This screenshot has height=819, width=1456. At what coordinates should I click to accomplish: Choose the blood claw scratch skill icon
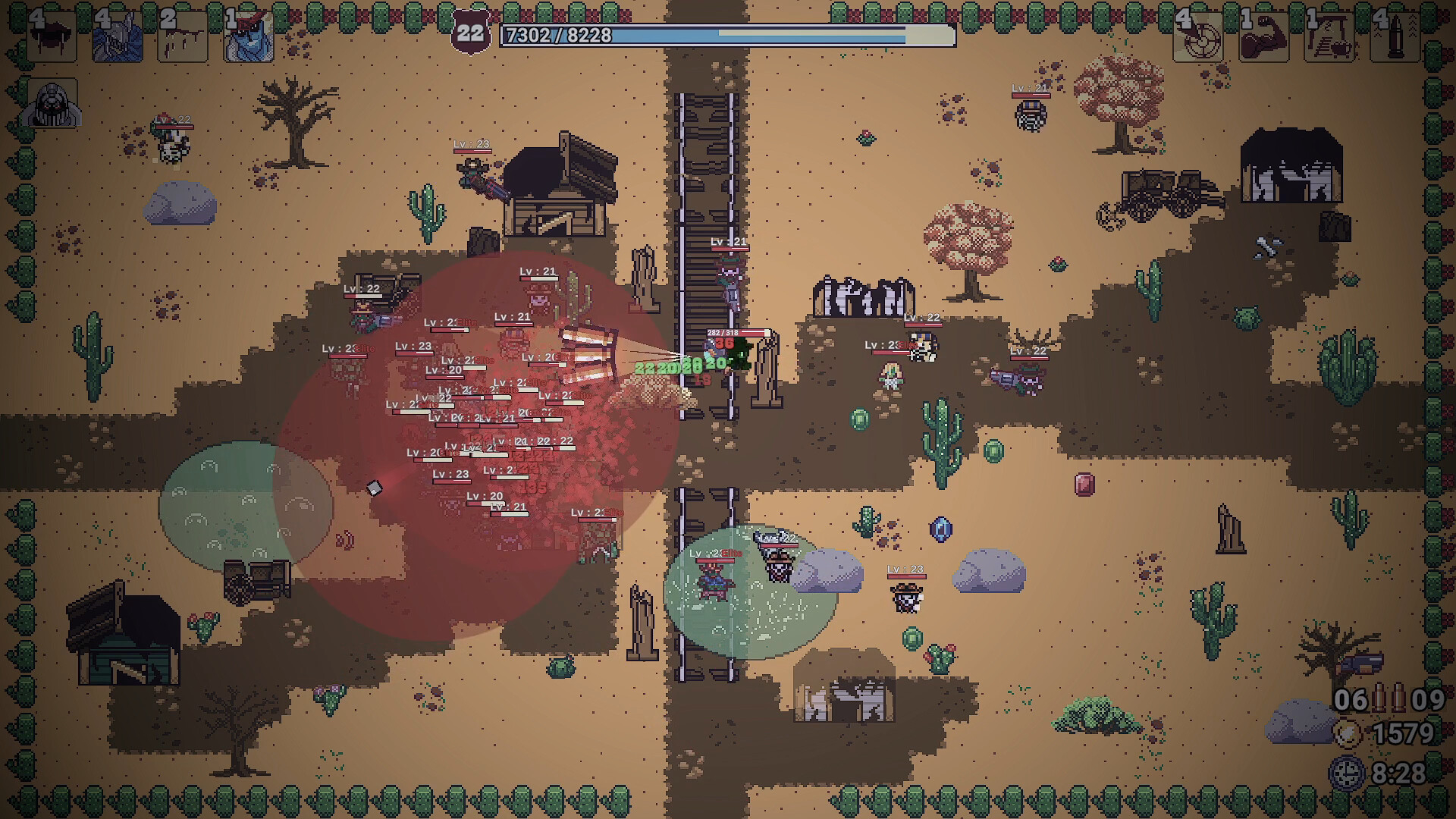(x=183, y=35)
